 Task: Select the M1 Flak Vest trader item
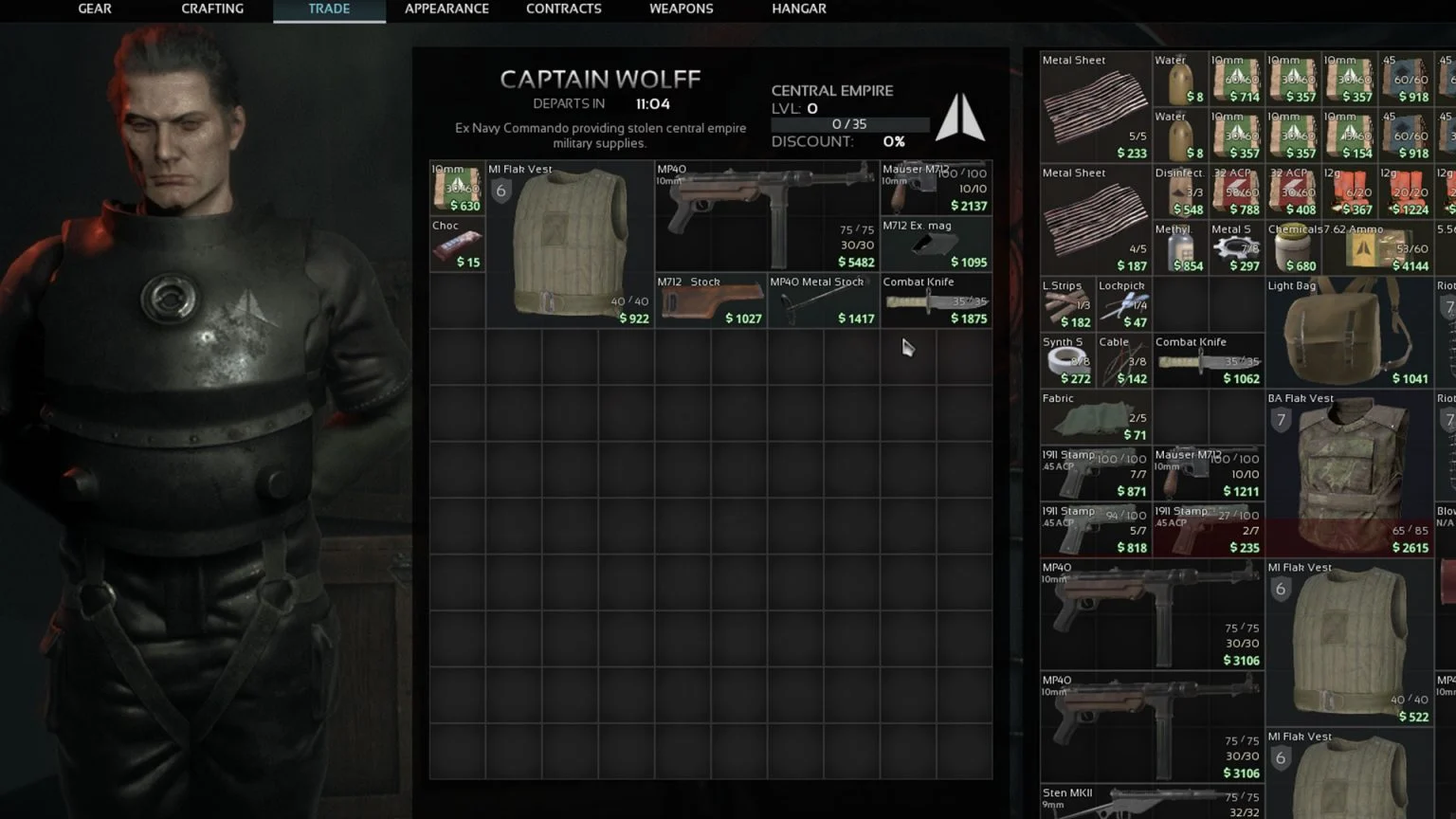tap(567, 244)
